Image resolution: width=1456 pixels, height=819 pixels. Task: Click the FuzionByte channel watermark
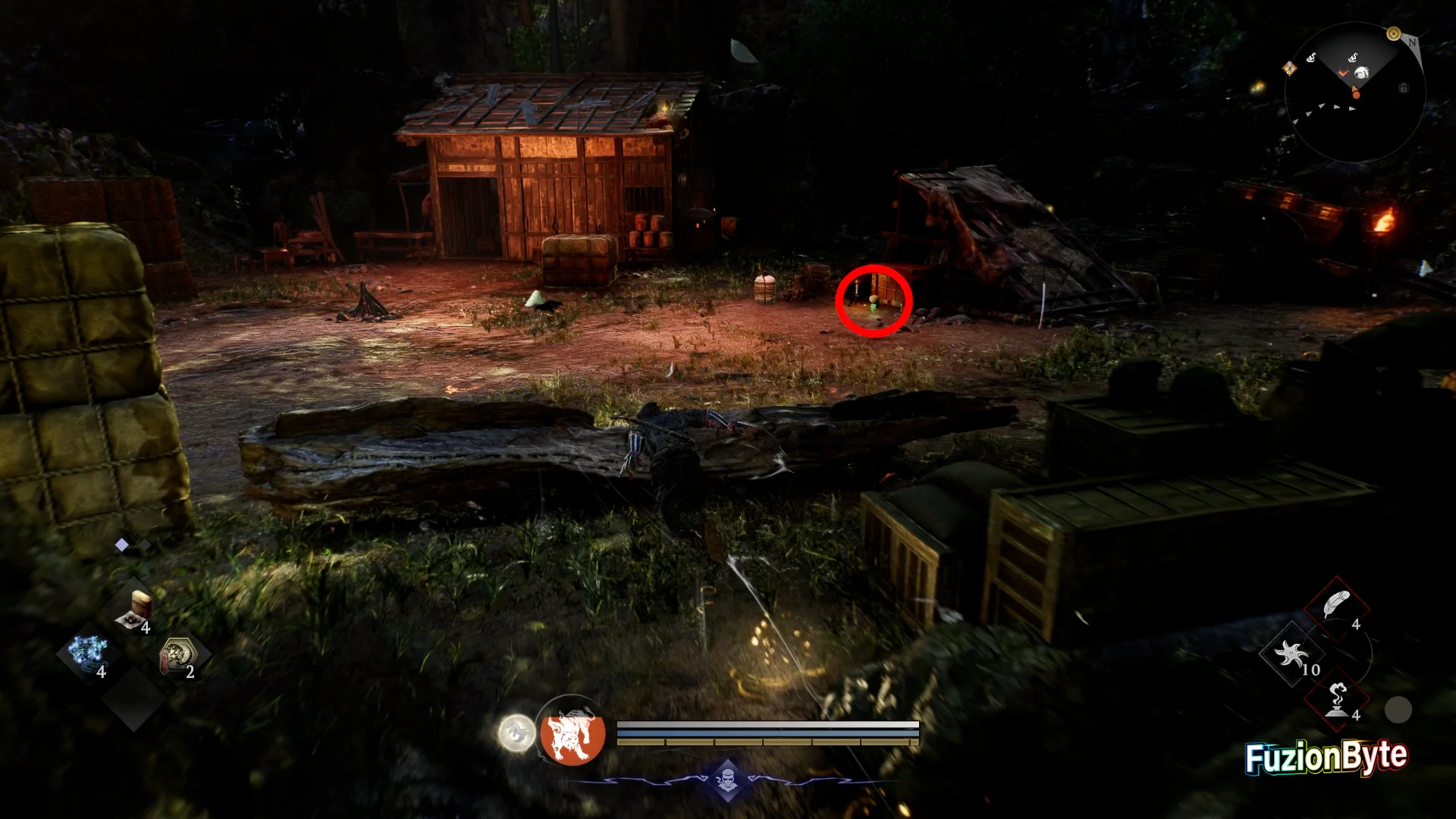(x=1326, y=757)
